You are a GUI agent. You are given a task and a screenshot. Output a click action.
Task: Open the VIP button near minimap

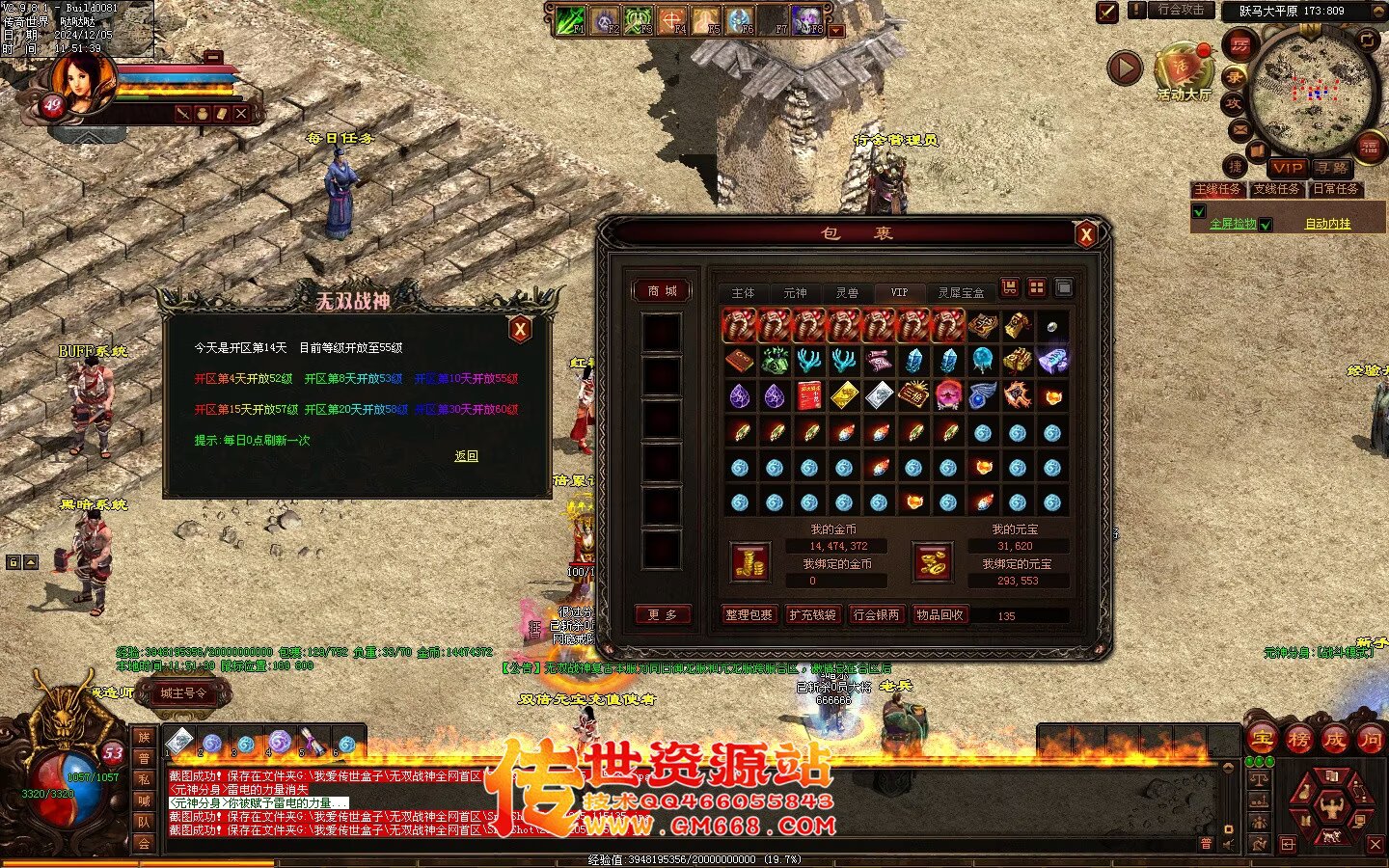[x=1287, y=167]
